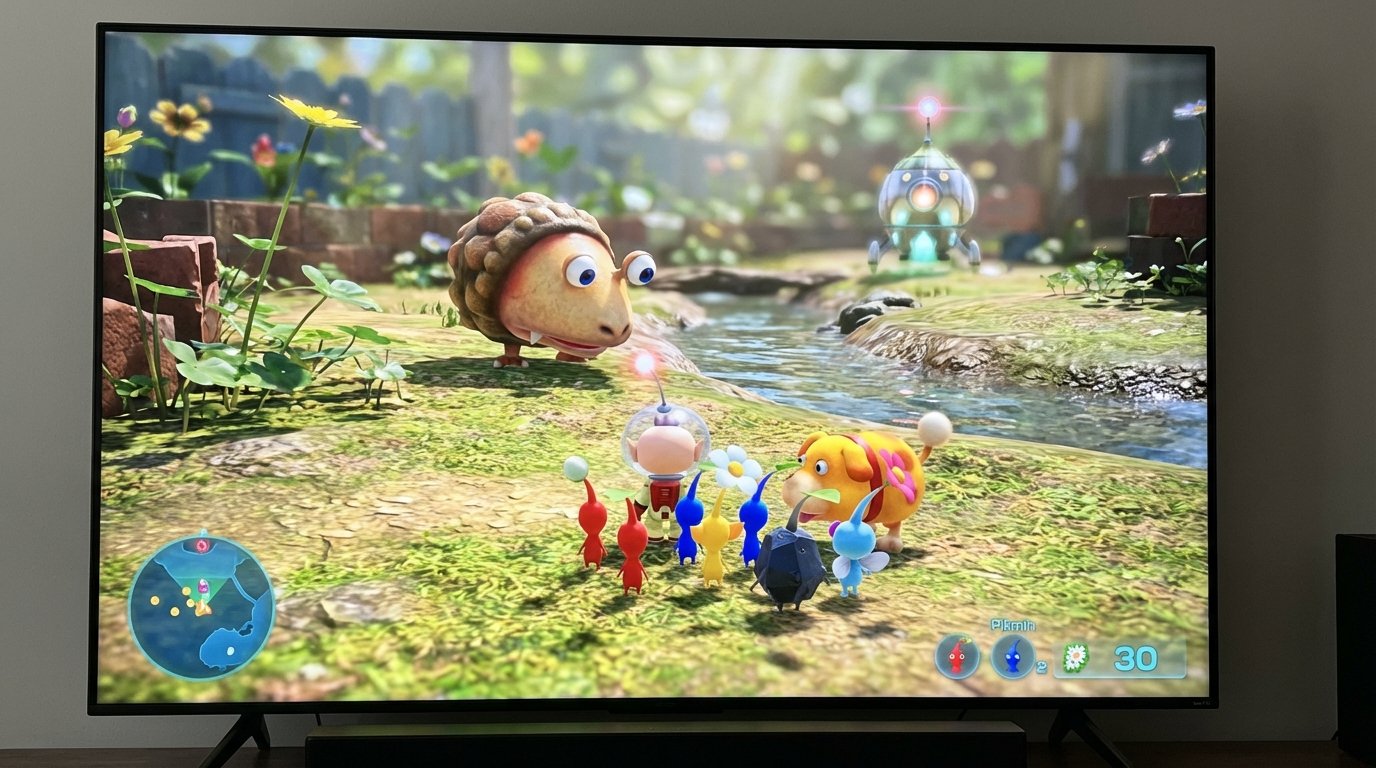
Task: Expand the seed counter panel showing 30
Action: (x=1120, y=657)
